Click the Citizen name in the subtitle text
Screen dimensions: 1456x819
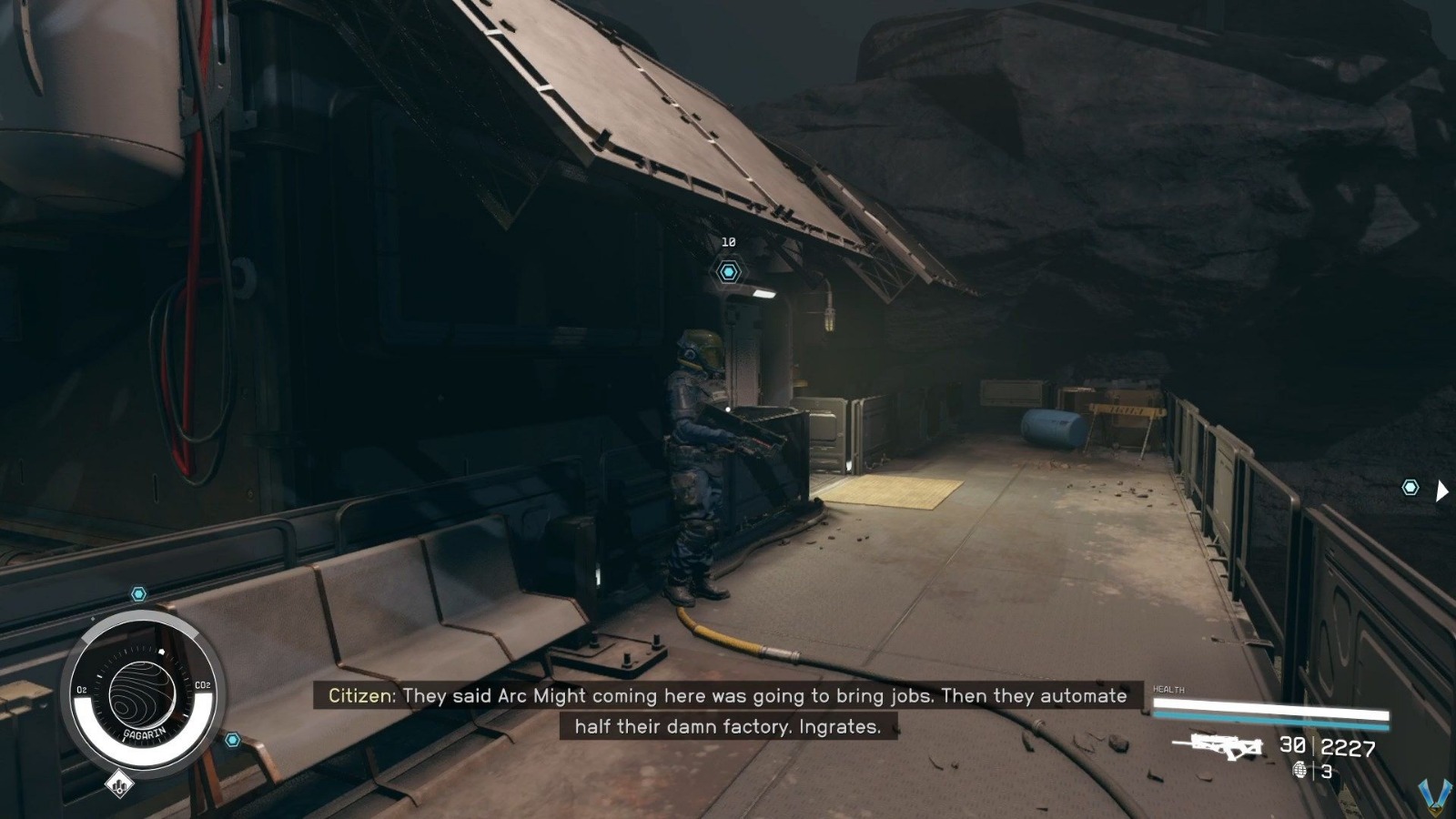pyautogui.click(x=362, y=697)
